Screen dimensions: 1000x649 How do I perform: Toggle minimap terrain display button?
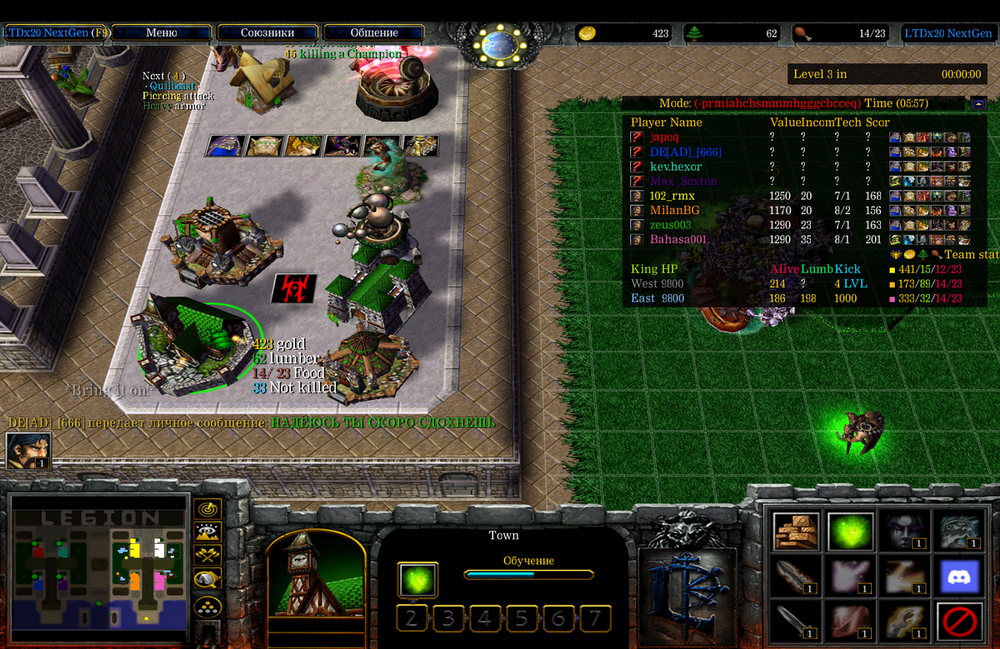click(208, 532)
